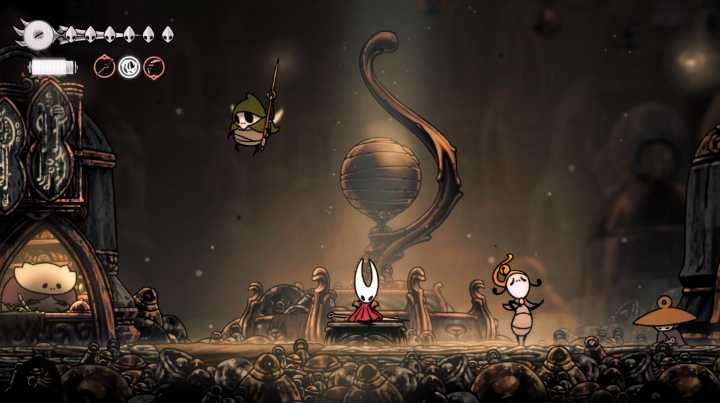The height and width of the screenshot is (403, 720).
Task: Select the left red-ringed tool icon
Action: point(104,67)
